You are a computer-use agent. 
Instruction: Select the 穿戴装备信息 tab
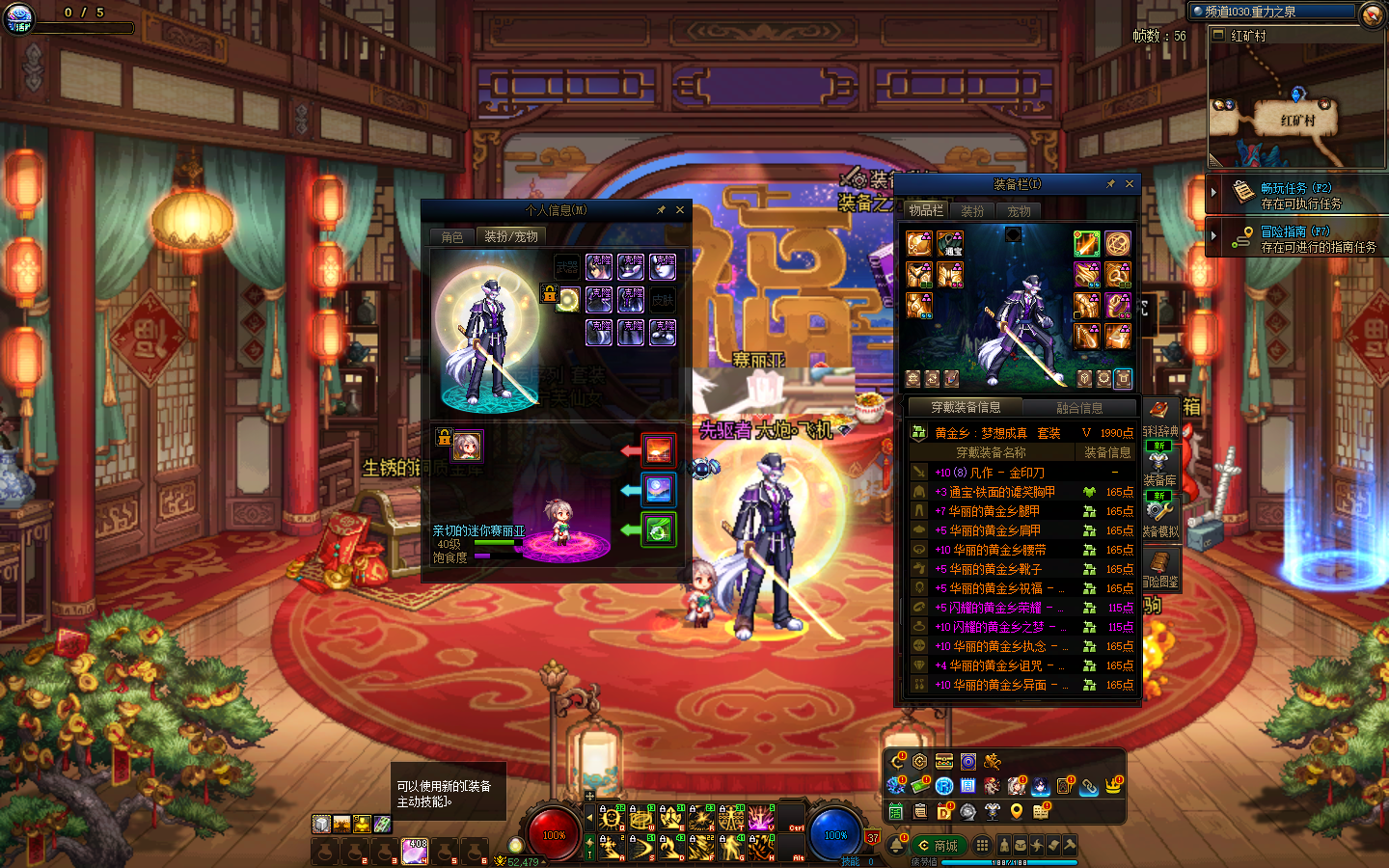[x=966, y=408]
